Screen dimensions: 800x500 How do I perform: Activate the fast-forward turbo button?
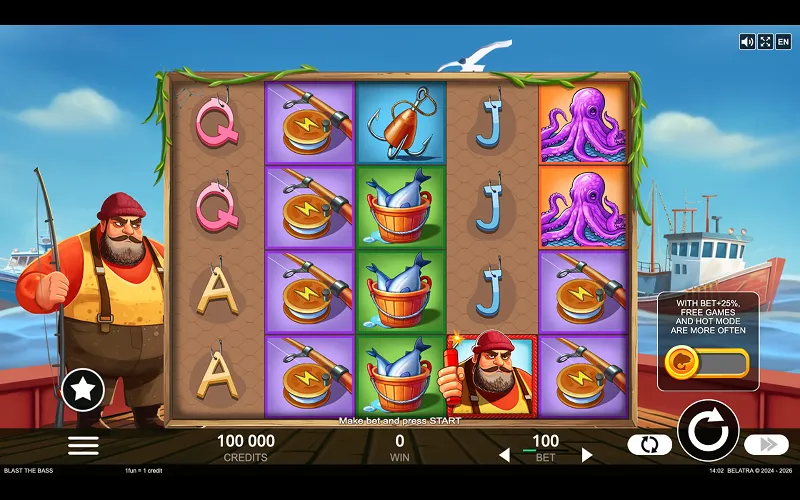point(767,445)
